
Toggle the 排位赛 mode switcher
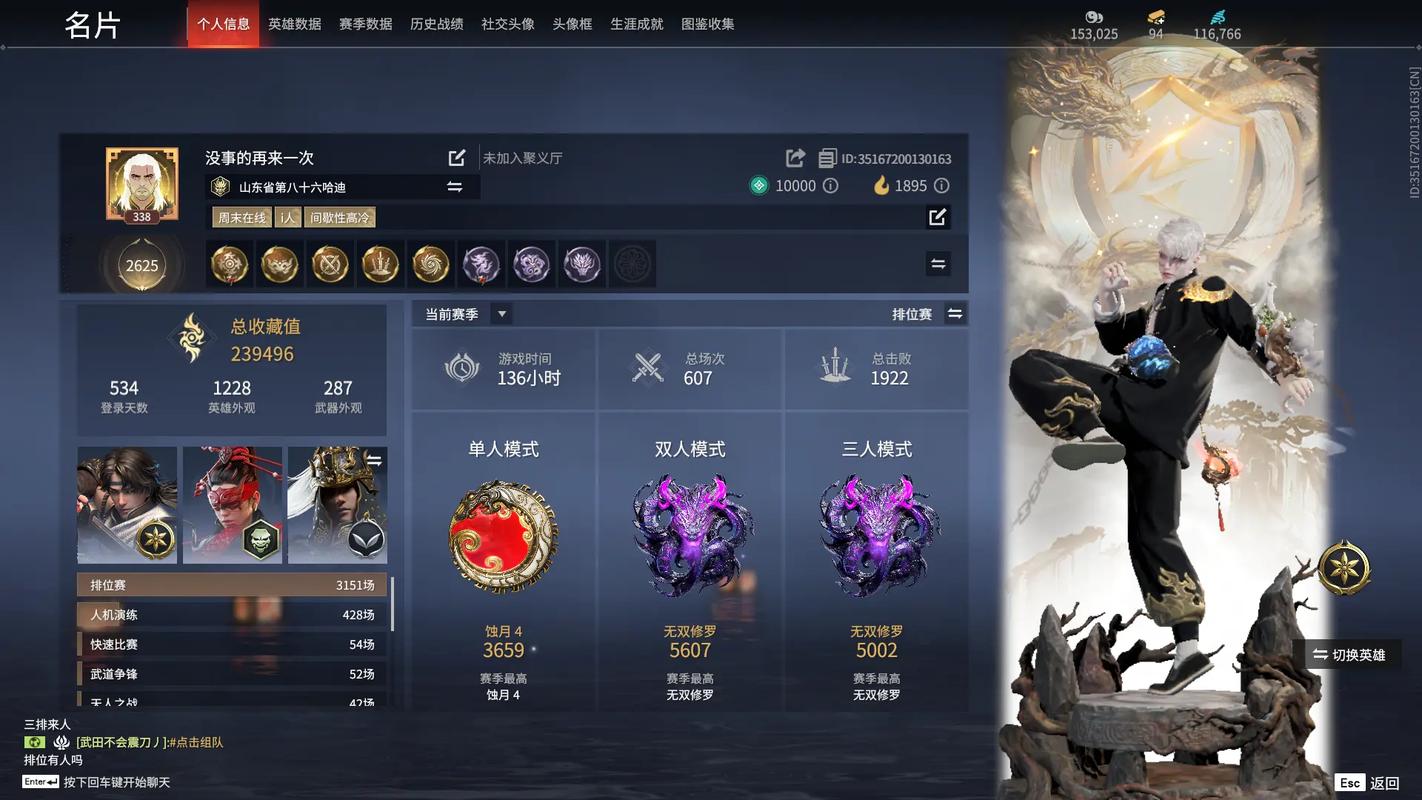click(955, 314)
